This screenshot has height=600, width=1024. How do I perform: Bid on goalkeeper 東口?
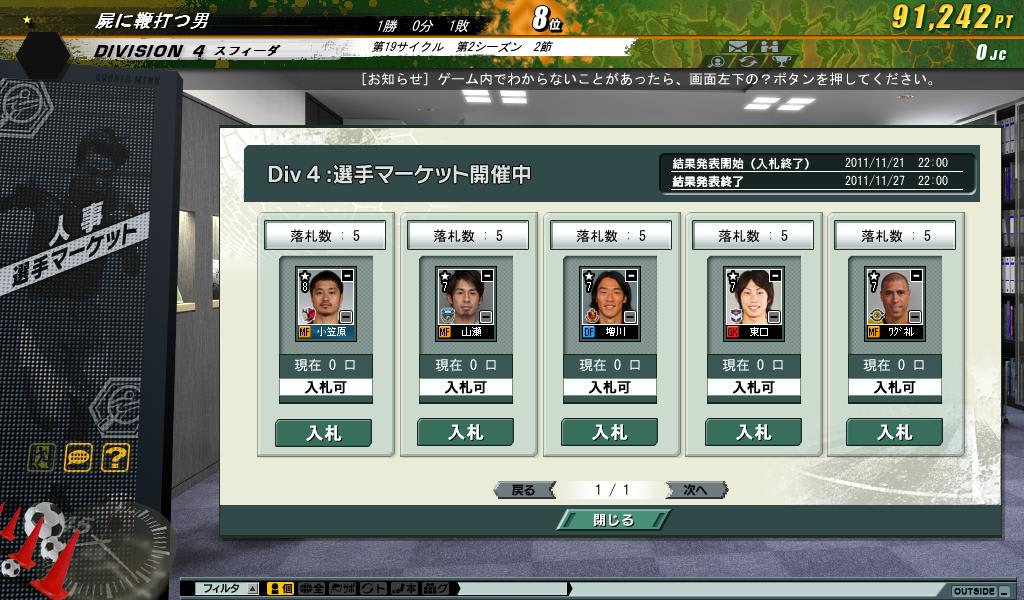pos(753,432)
